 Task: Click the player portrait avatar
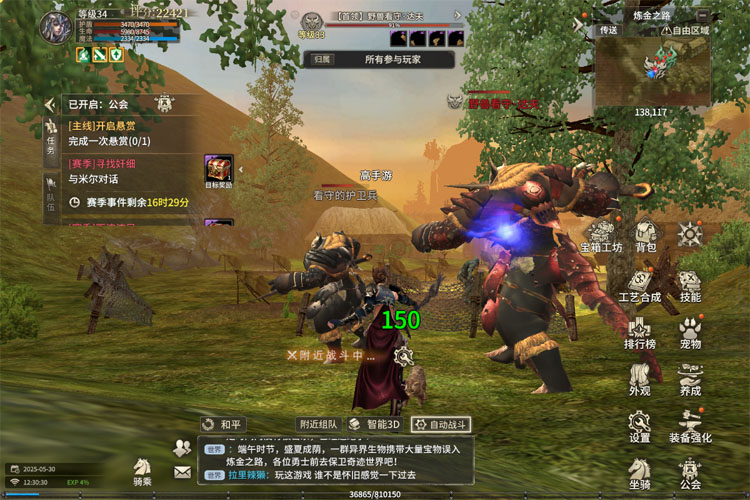(x=54, y=27)
